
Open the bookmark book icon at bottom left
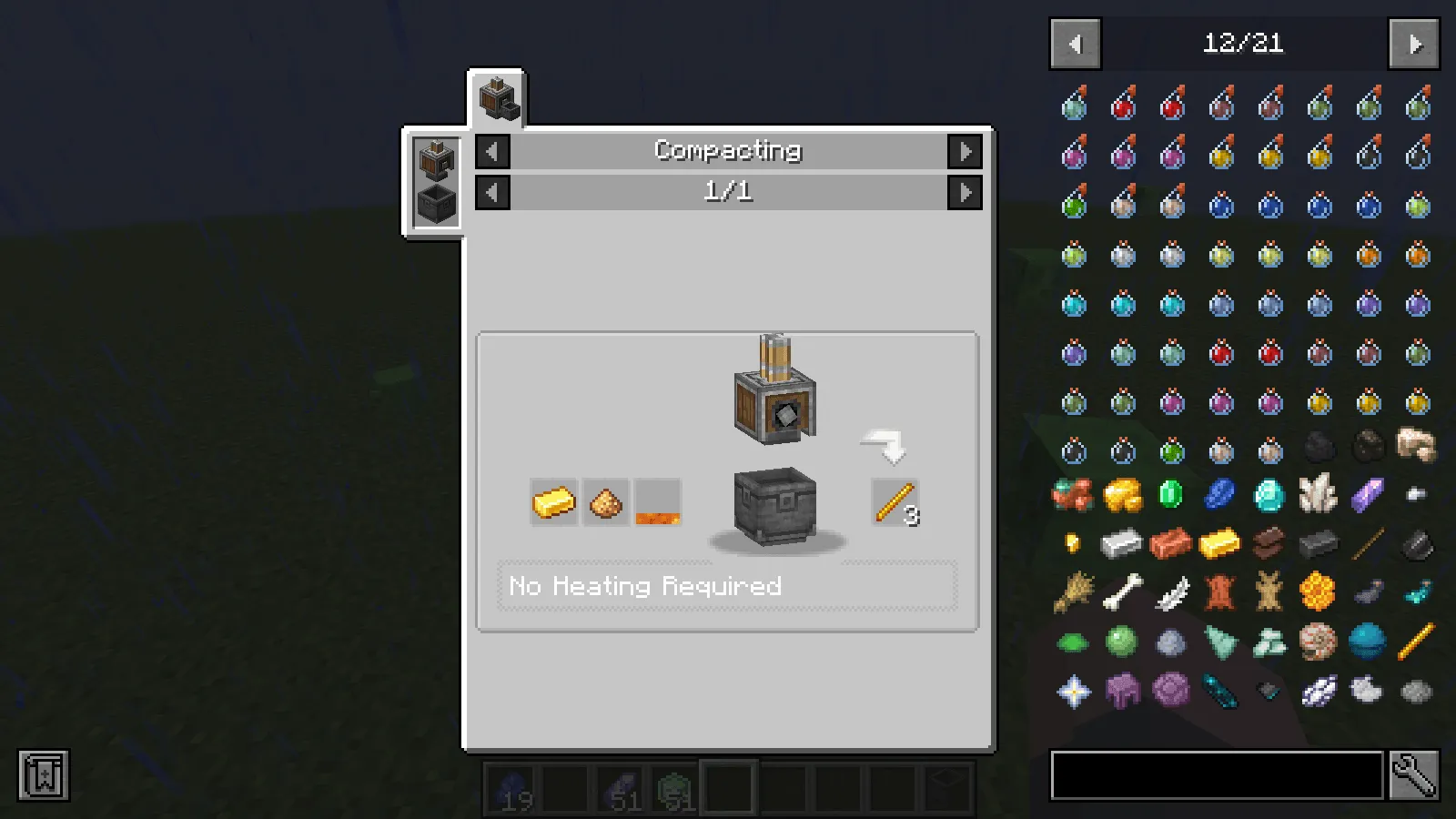pos(42,775)
